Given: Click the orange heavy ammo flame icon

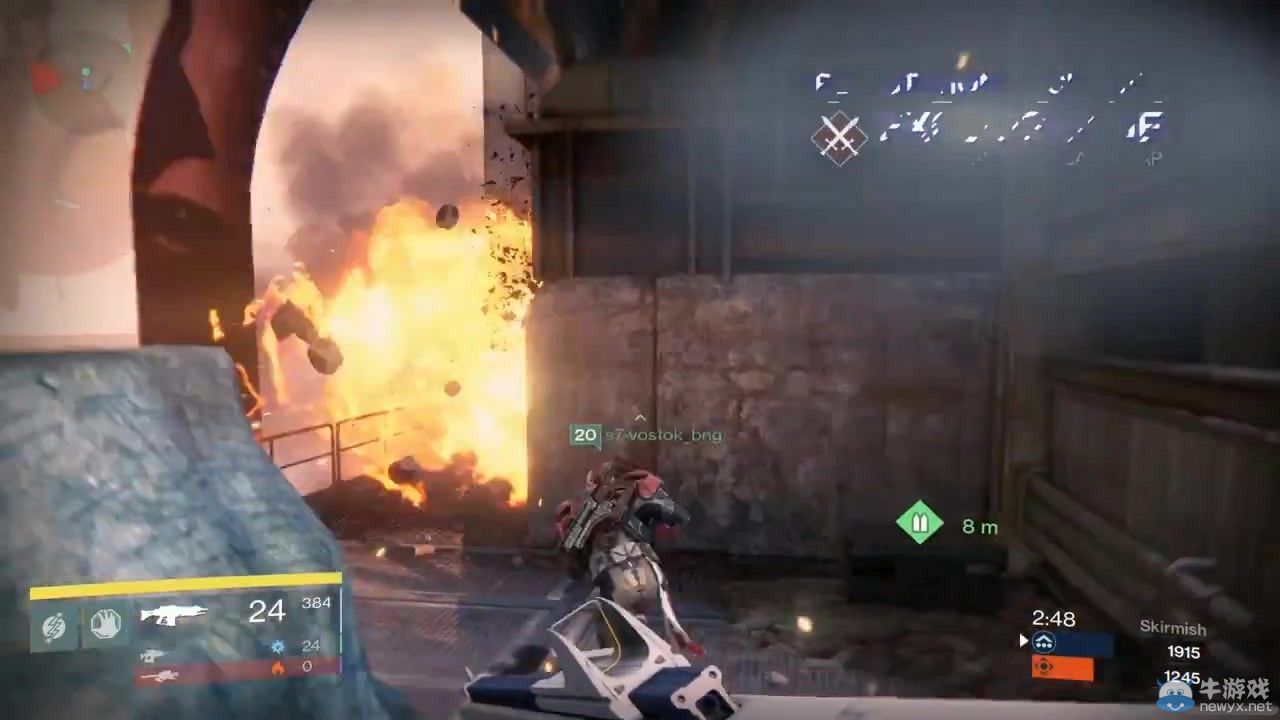Looking at the screenshot, I should pyautogui.click(x=279, y=669).
